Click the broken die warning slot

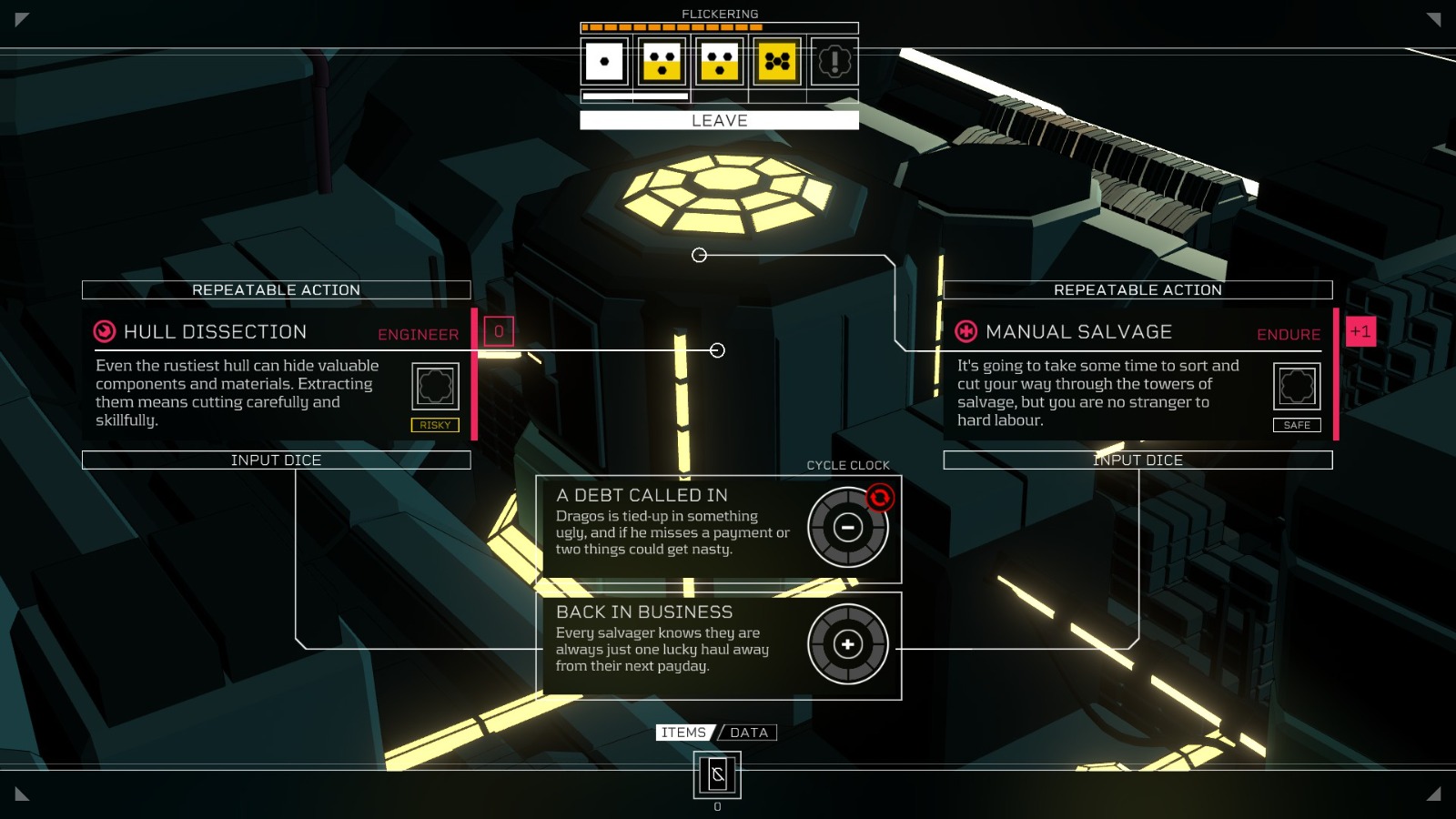tap(834, 61)
